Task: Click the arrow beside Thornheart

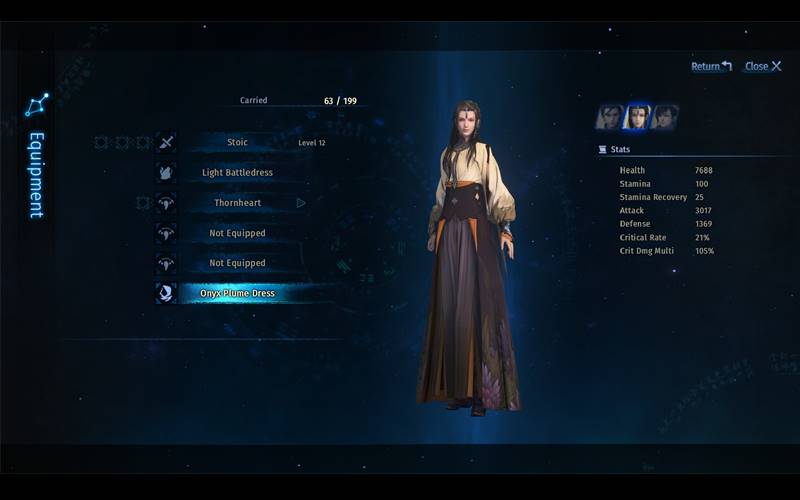Action: pyautogui.click(x=300, y=203)
